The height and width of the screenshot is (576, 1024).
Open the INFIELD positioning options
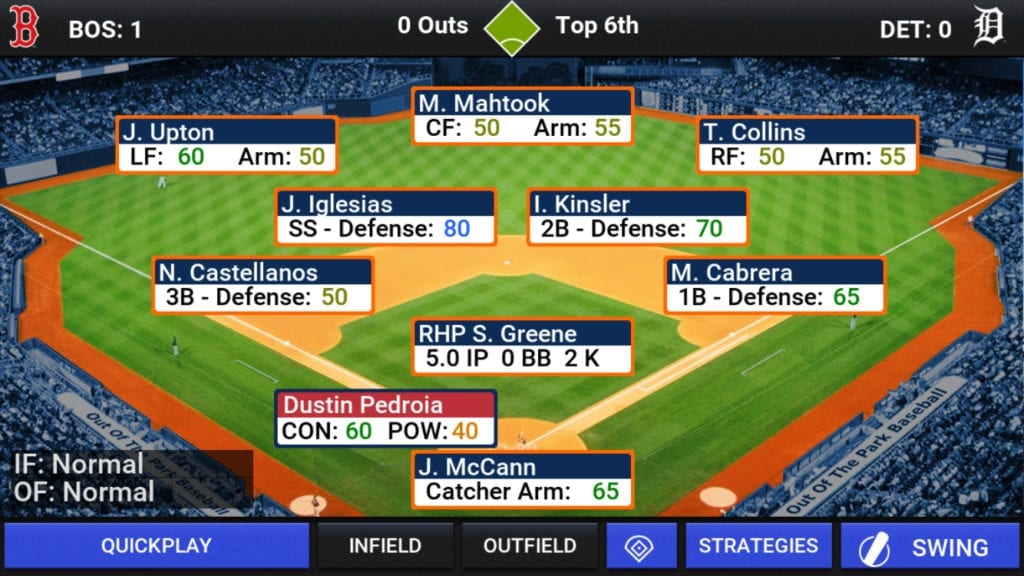[385, 546]
